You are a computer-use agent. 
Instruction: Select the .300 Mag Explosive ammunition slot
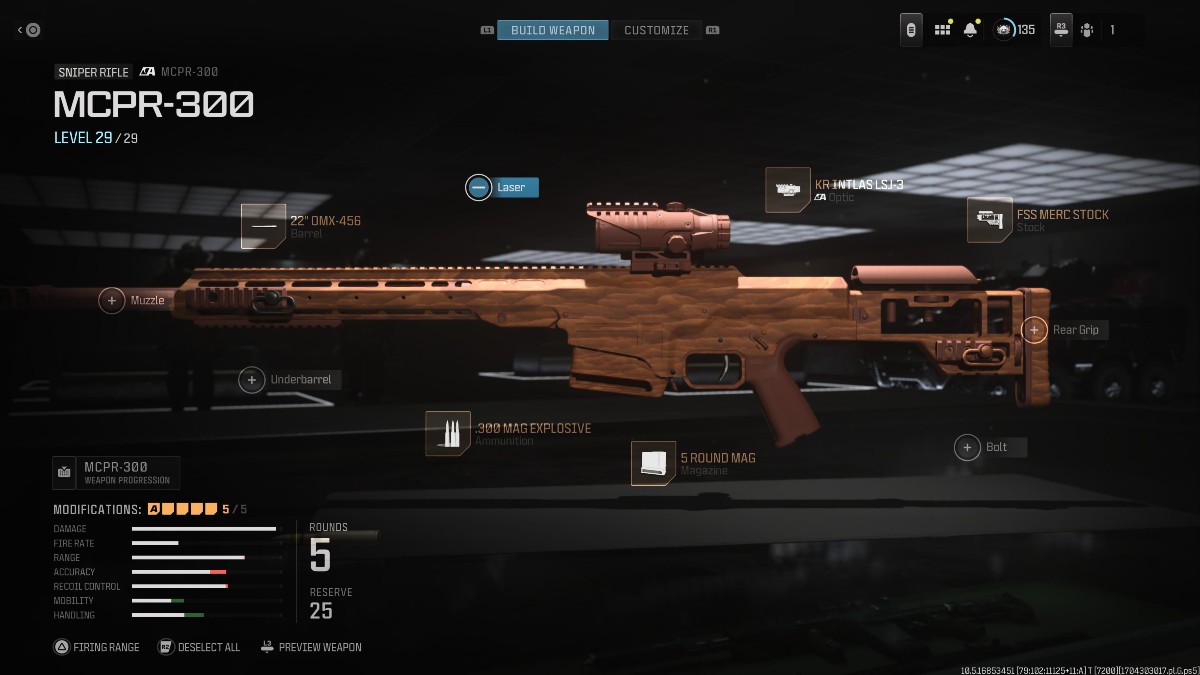(448, 434)
